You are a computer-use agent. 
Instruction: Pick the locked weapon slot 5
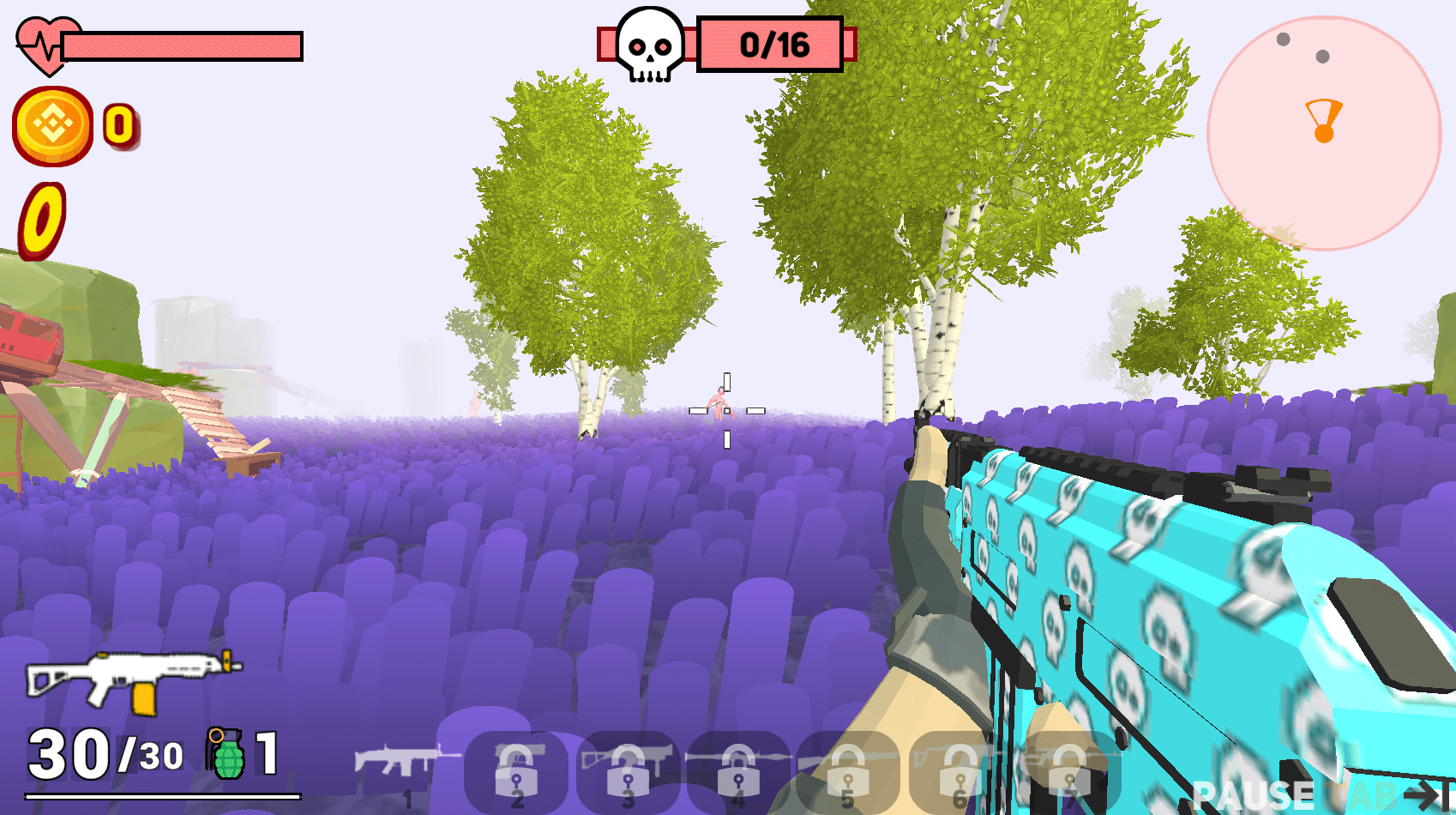847,771
